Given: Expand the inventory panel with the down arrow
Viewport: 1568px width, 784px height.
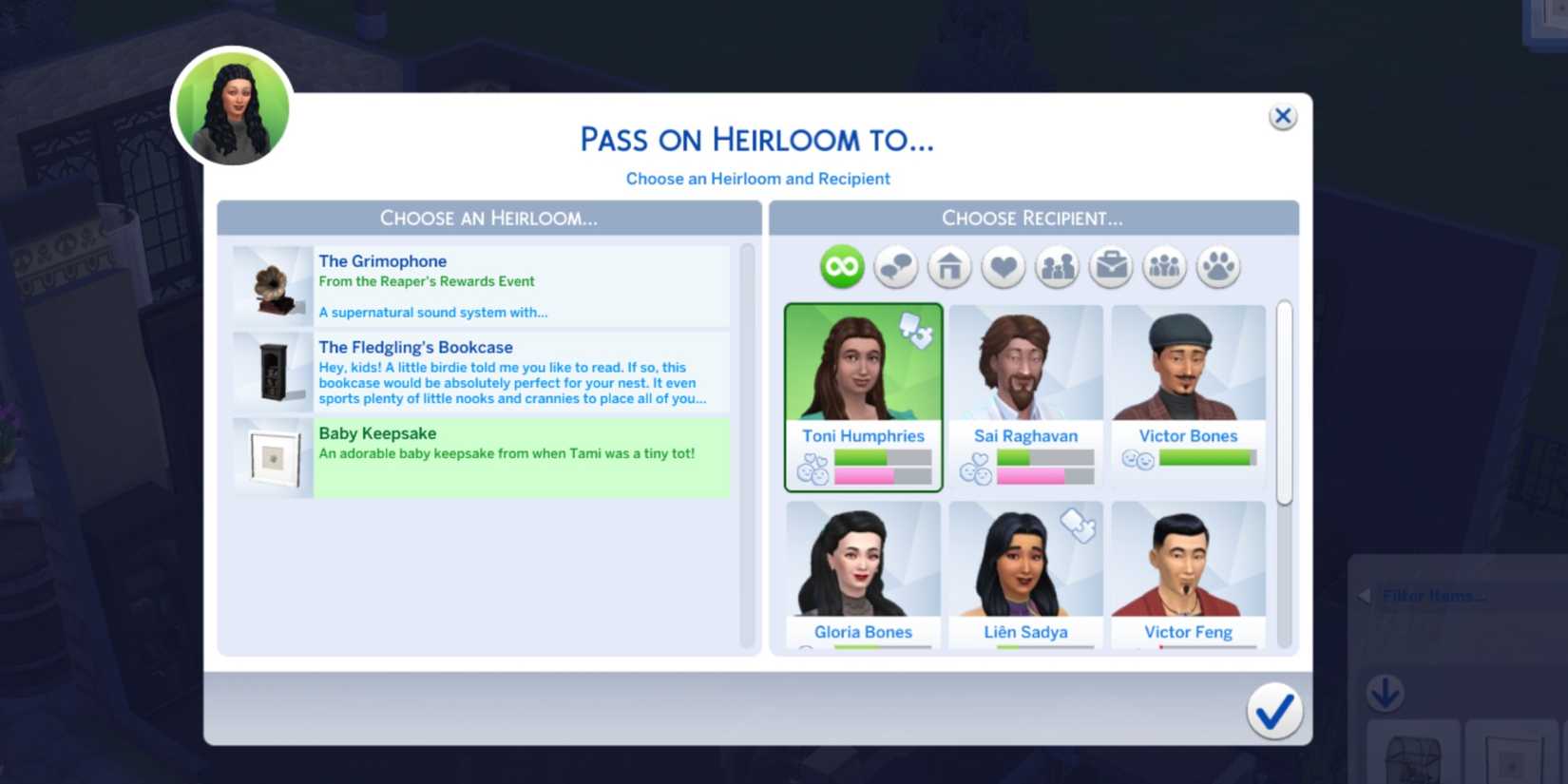Looking at the screenshot, I should 1386,694.
